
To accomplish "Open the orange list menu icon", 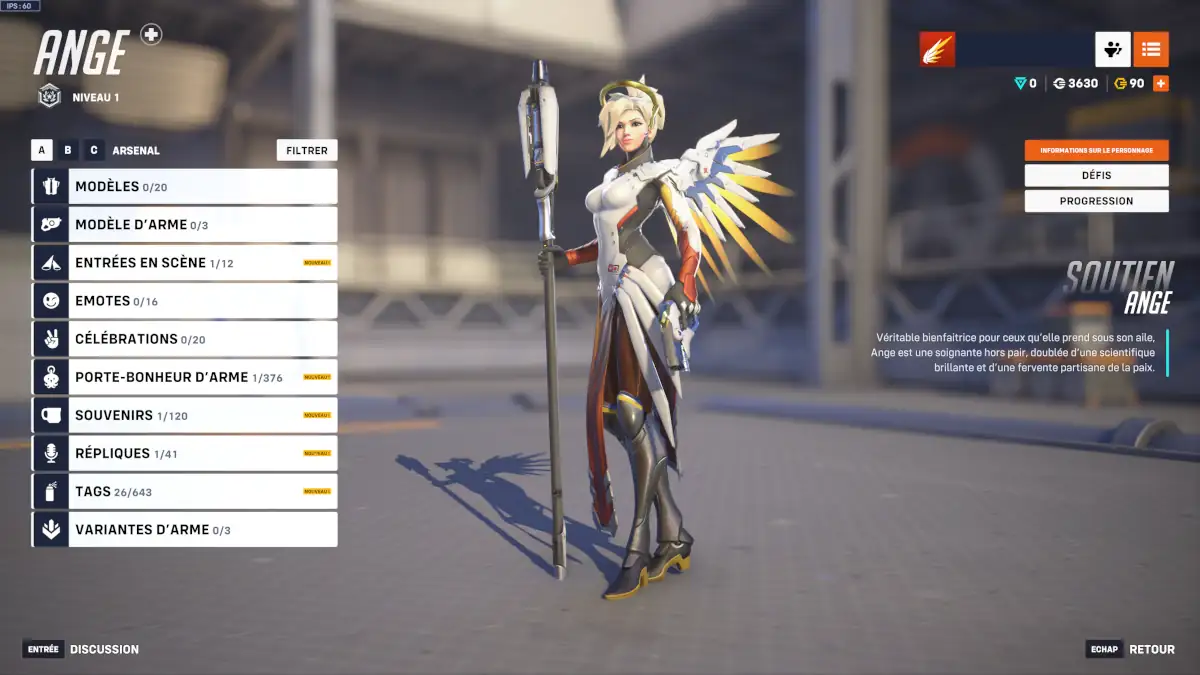I will pyautogui.click(x=1151, y=49).
